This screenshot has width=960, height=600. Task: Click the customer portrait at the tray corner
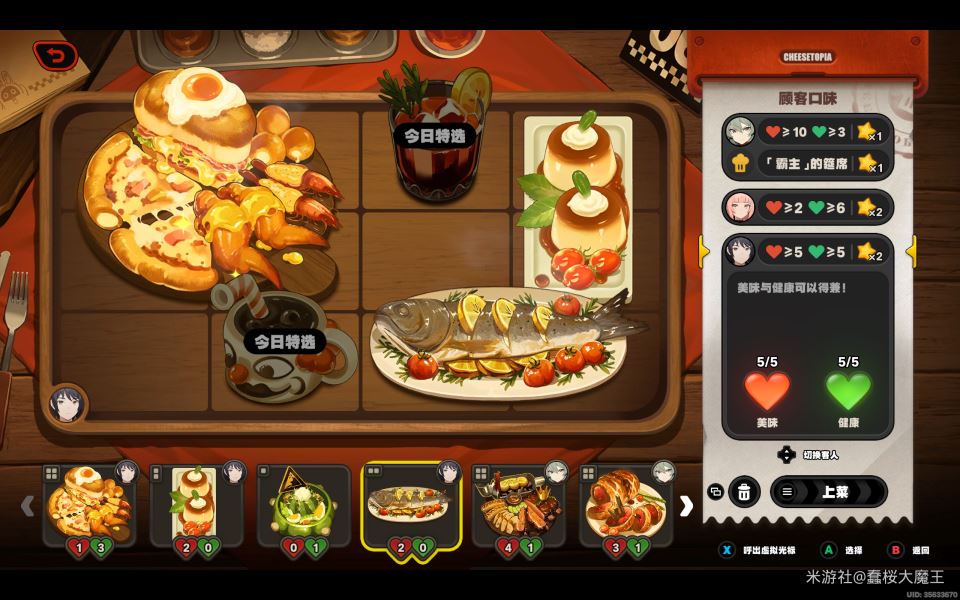(x=67, y=404)
